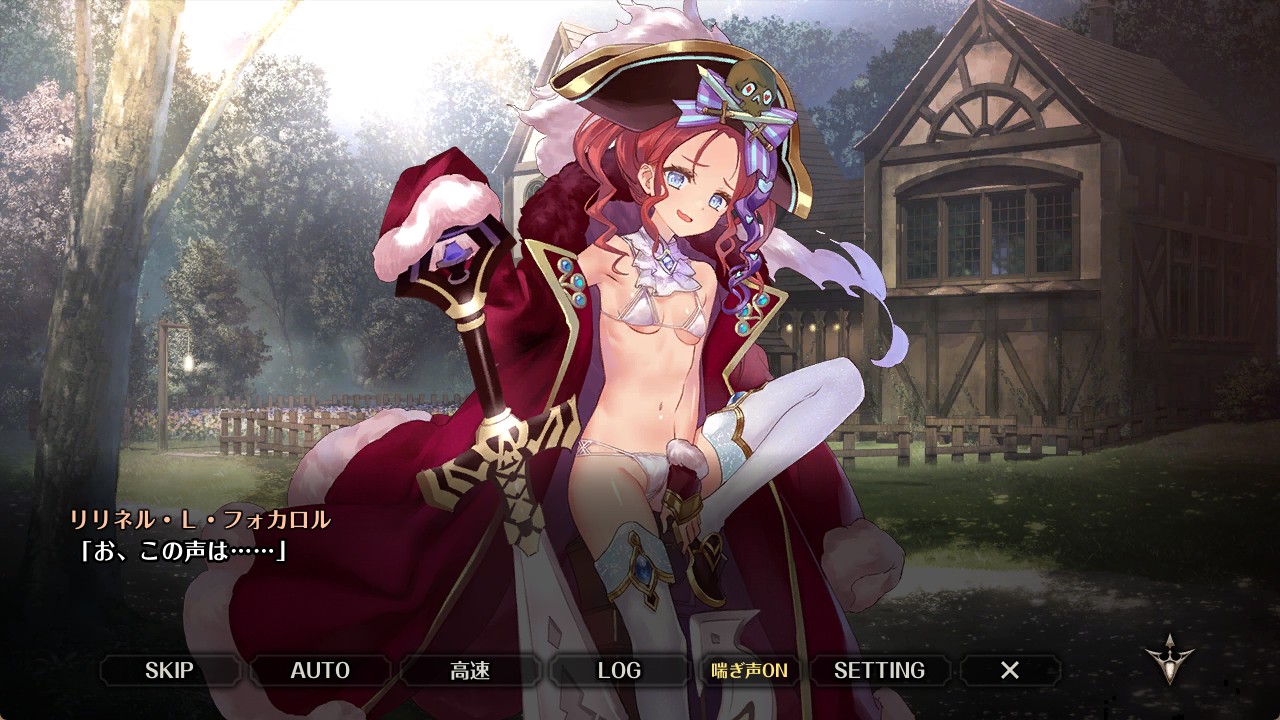Toggle the 高速 fast-forward button
This screenshot has width=1280, height=720.
pyautogui.click(x=470, y=670)
